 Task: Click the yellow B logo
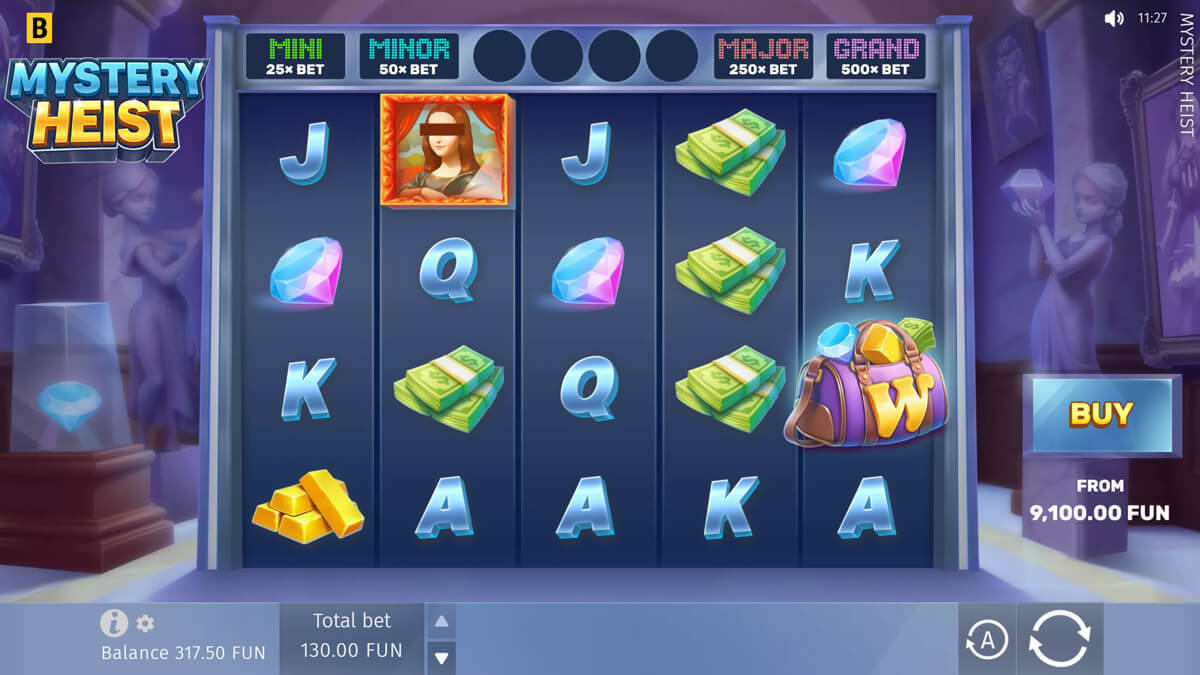click(x=38, y=28)
